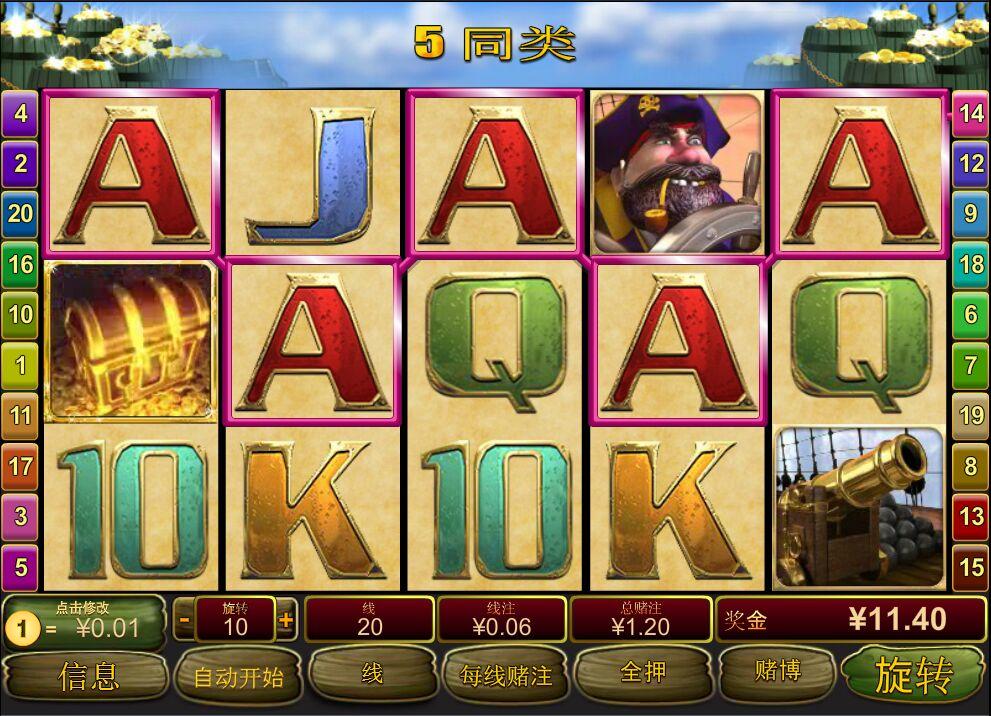Screen dimensions: 991x716
Task: Select payline number 5 marker
Action: click(20, 568)
